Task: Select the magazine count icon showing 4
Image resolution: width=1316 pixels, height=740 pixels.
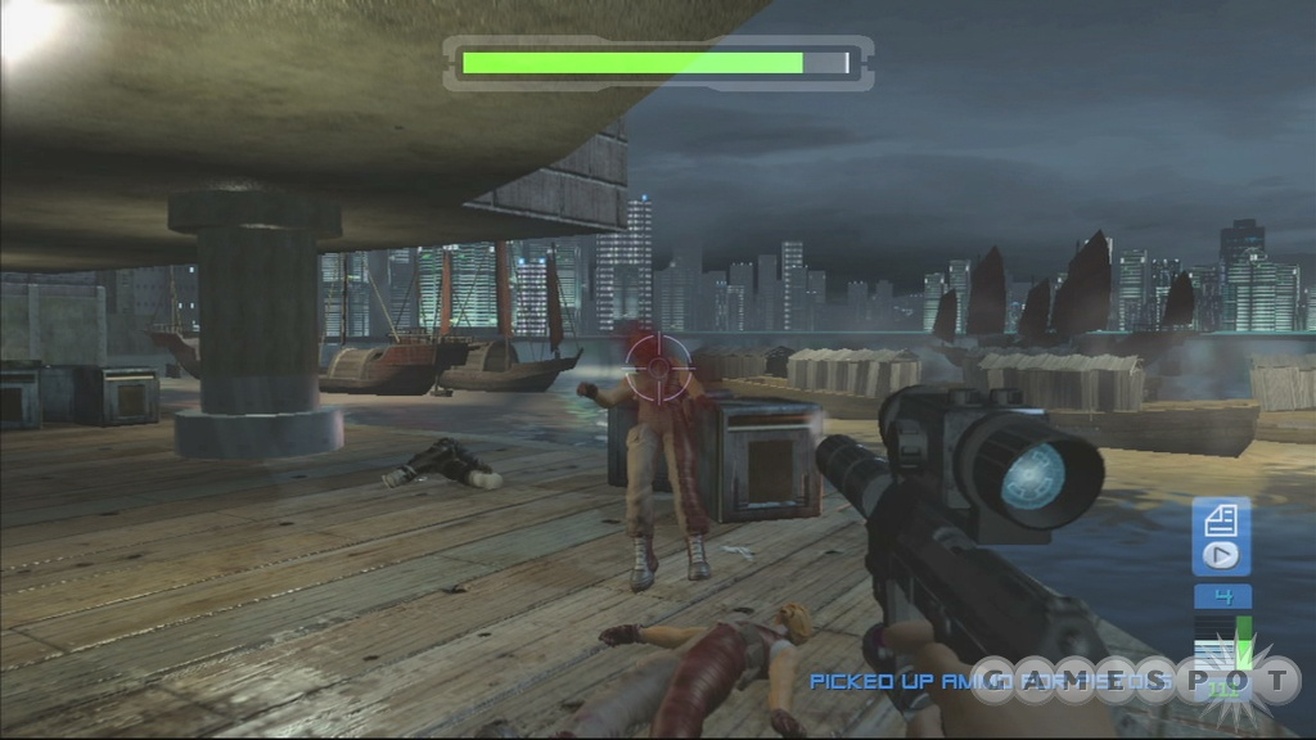Action: pyautogui.click(x=1224, y=594)
